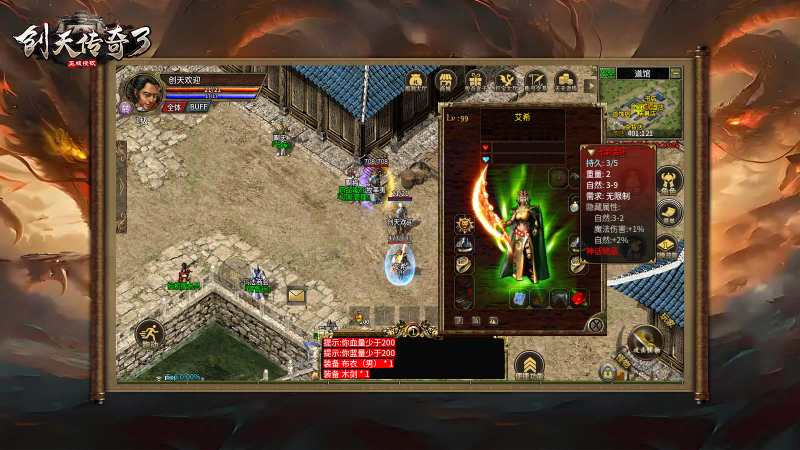The width and height of the screenshot is (800, 450).
Task: Click the player portrait avatar
Action: [147, 91]
